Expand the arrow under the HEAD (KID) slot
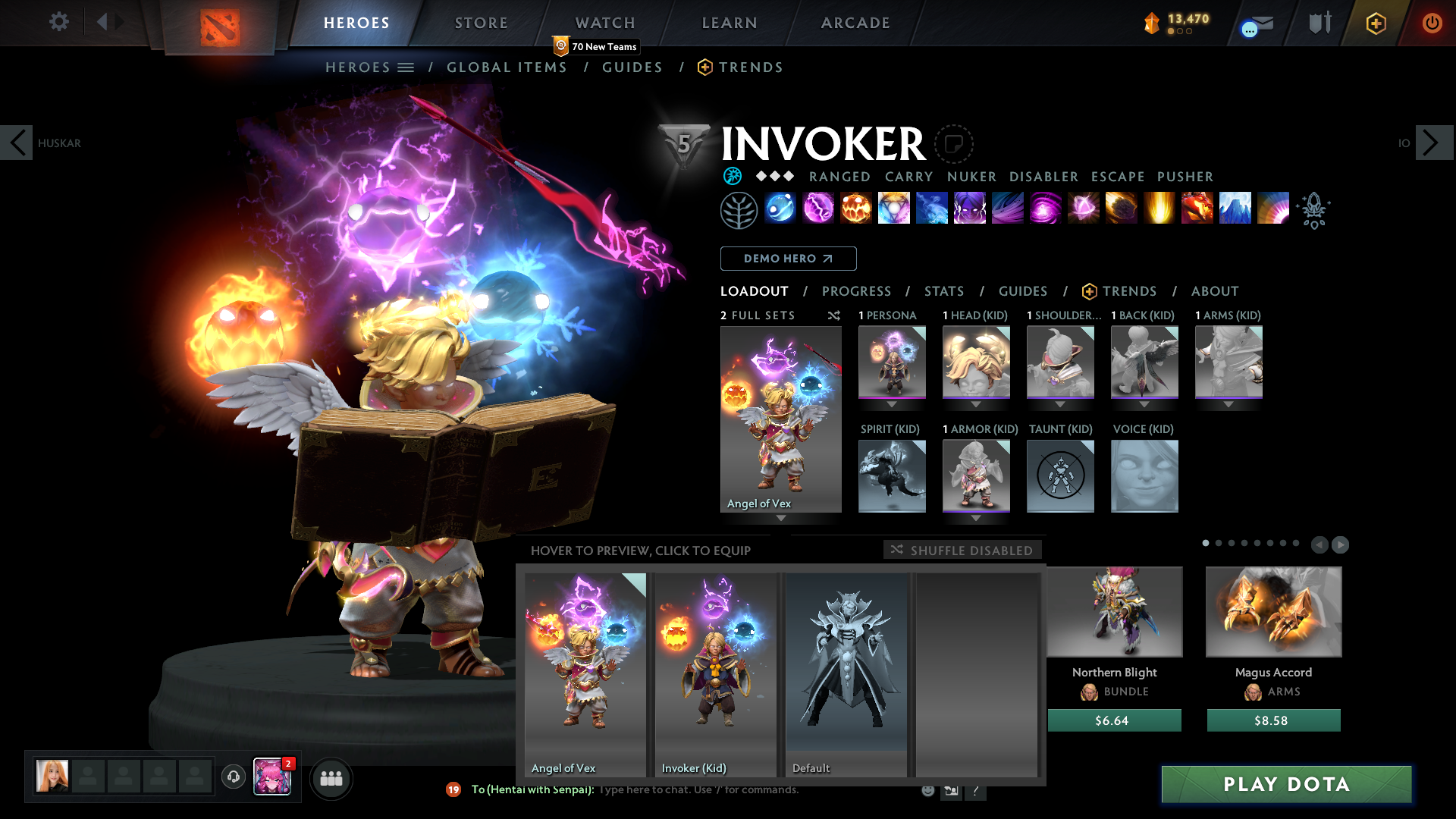This screenshot has height=819, width=1456. tap(977, 404)
